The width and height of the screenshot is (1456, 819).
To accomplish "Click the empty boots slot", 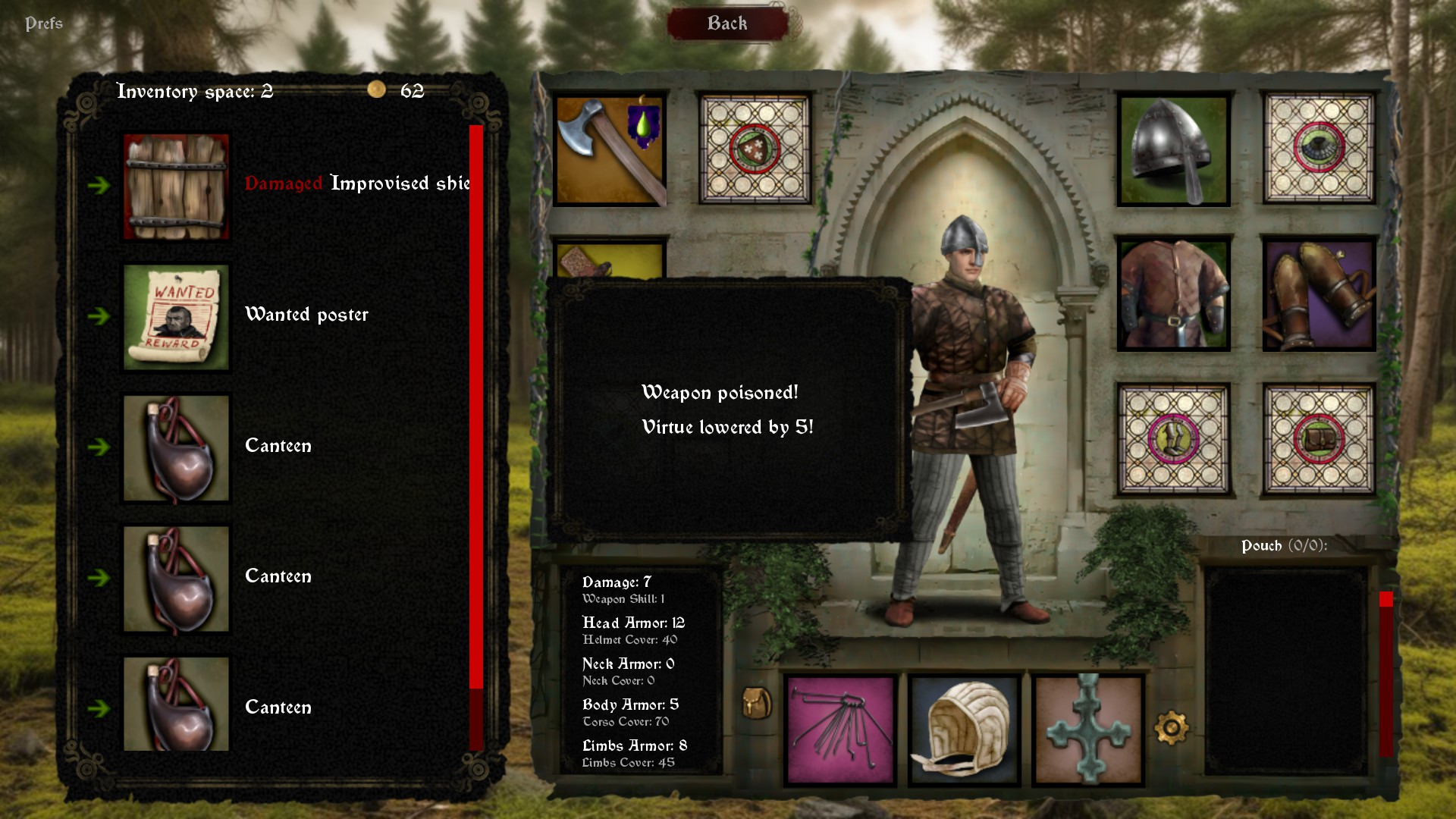I will 1173,439.
